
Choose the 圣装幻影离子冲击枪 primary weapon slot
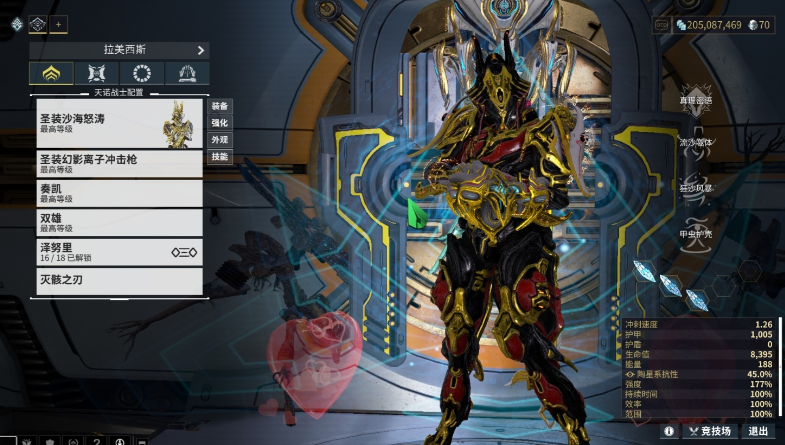[119, 163]
